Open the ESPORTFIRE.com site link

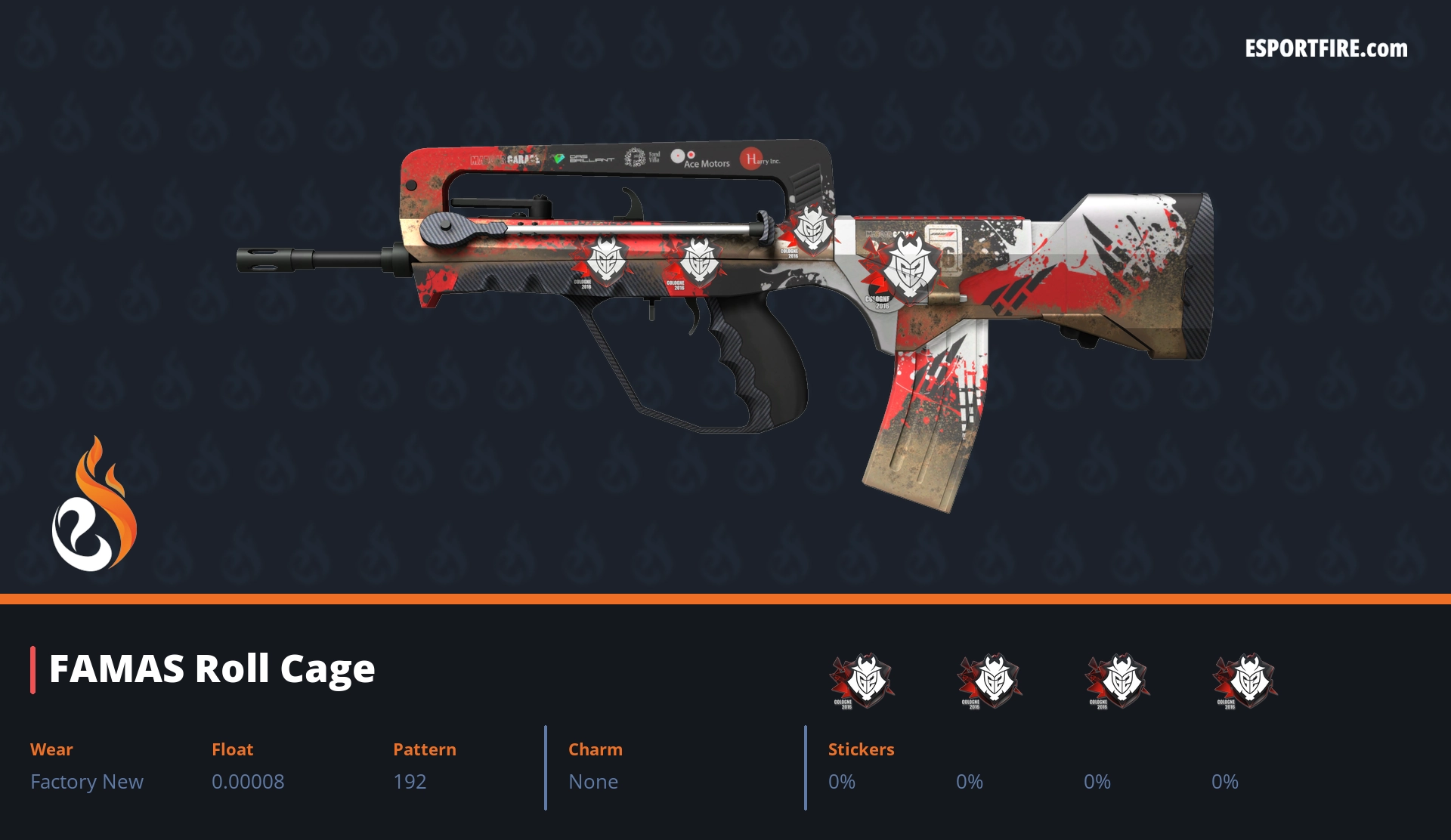1326,49
